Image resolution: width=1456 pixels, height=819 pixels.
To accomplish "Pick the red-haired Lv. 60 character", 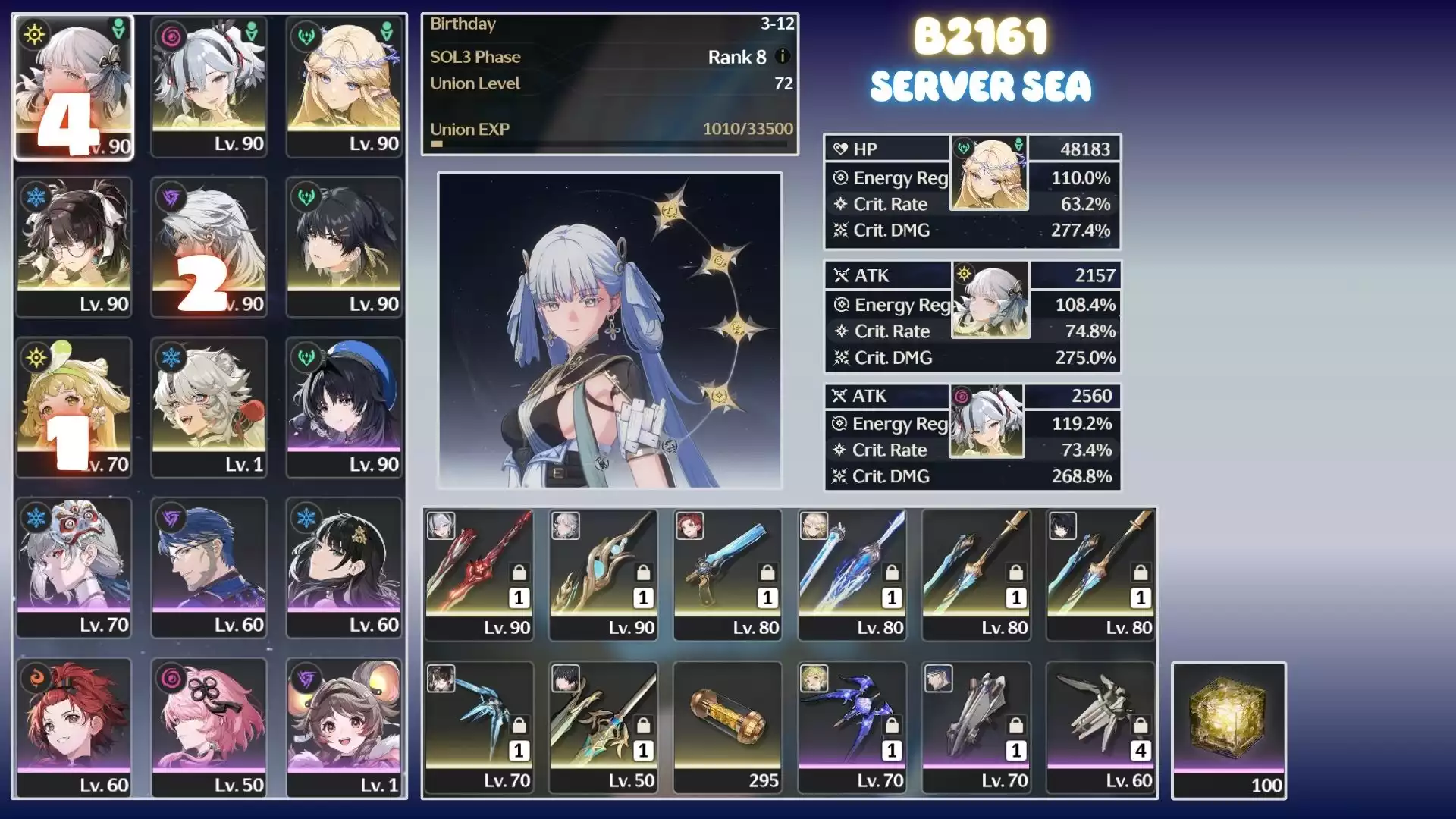I will click(x=74, y=726).
